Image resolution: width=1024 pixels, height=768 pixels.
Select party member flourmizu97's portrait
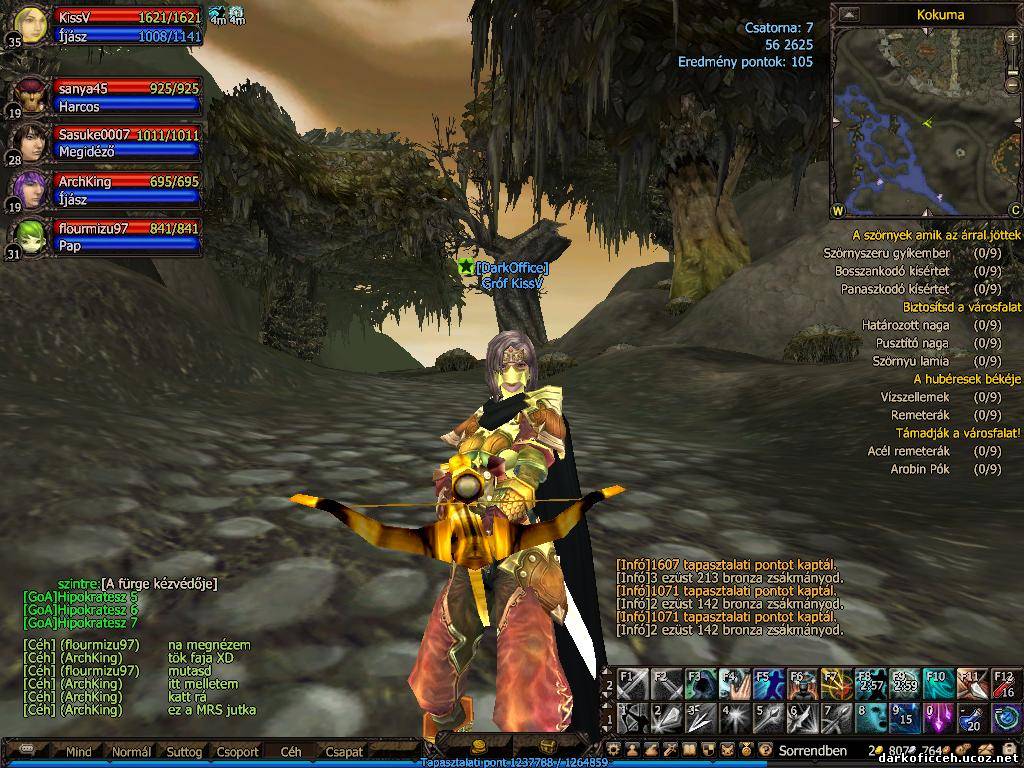32,237
